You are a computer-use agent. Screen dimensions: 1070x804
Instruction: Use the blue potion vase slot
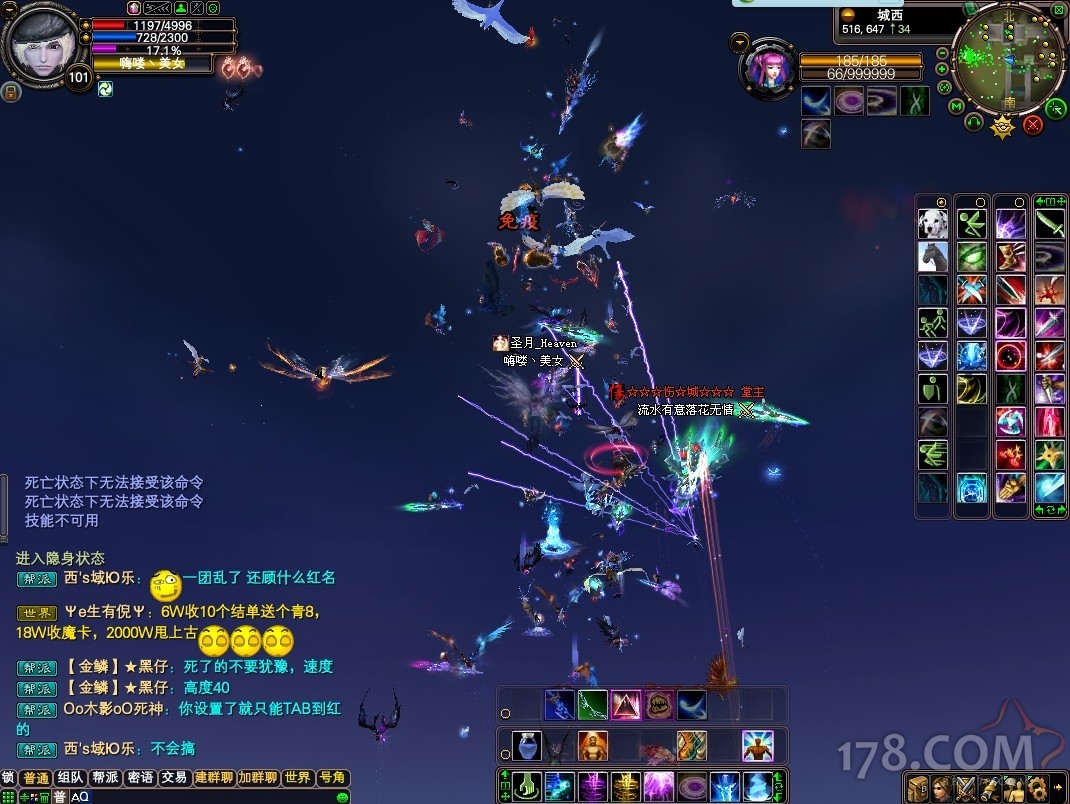click(527, 746)
